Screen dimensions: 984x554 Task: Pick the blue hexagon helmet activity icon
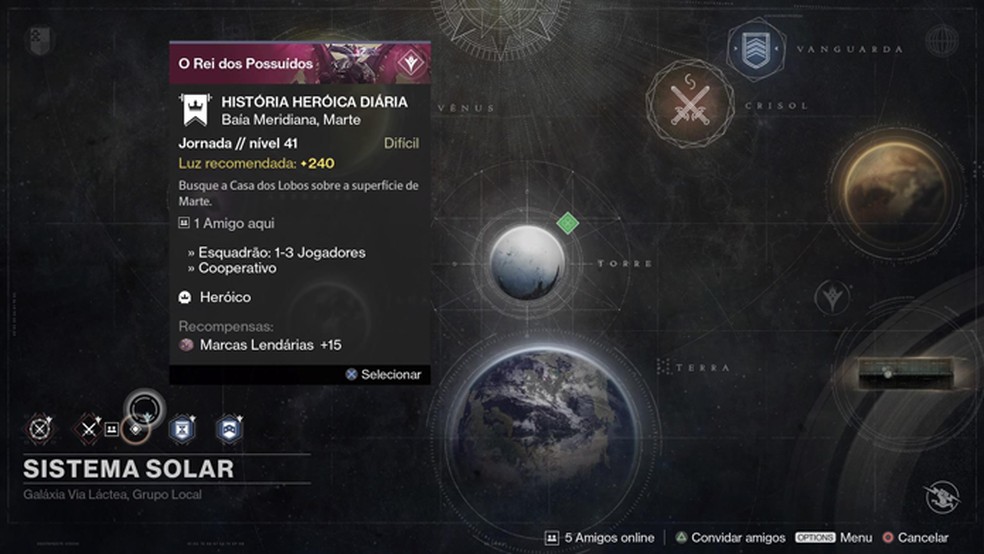[230, 429]
